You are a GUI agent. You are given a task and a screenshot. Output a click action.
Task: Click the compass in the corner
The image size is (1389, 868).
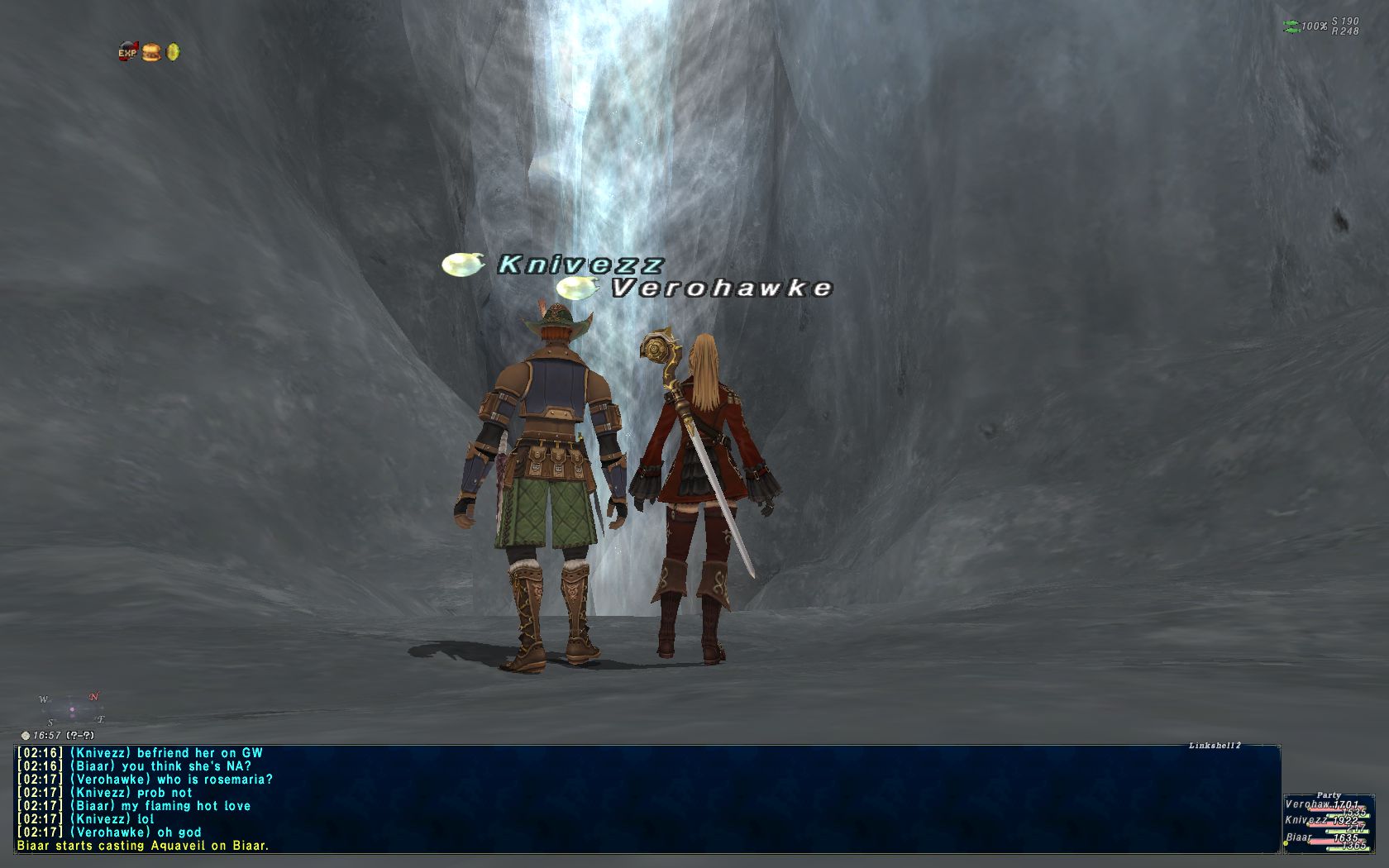click(72, 708)
